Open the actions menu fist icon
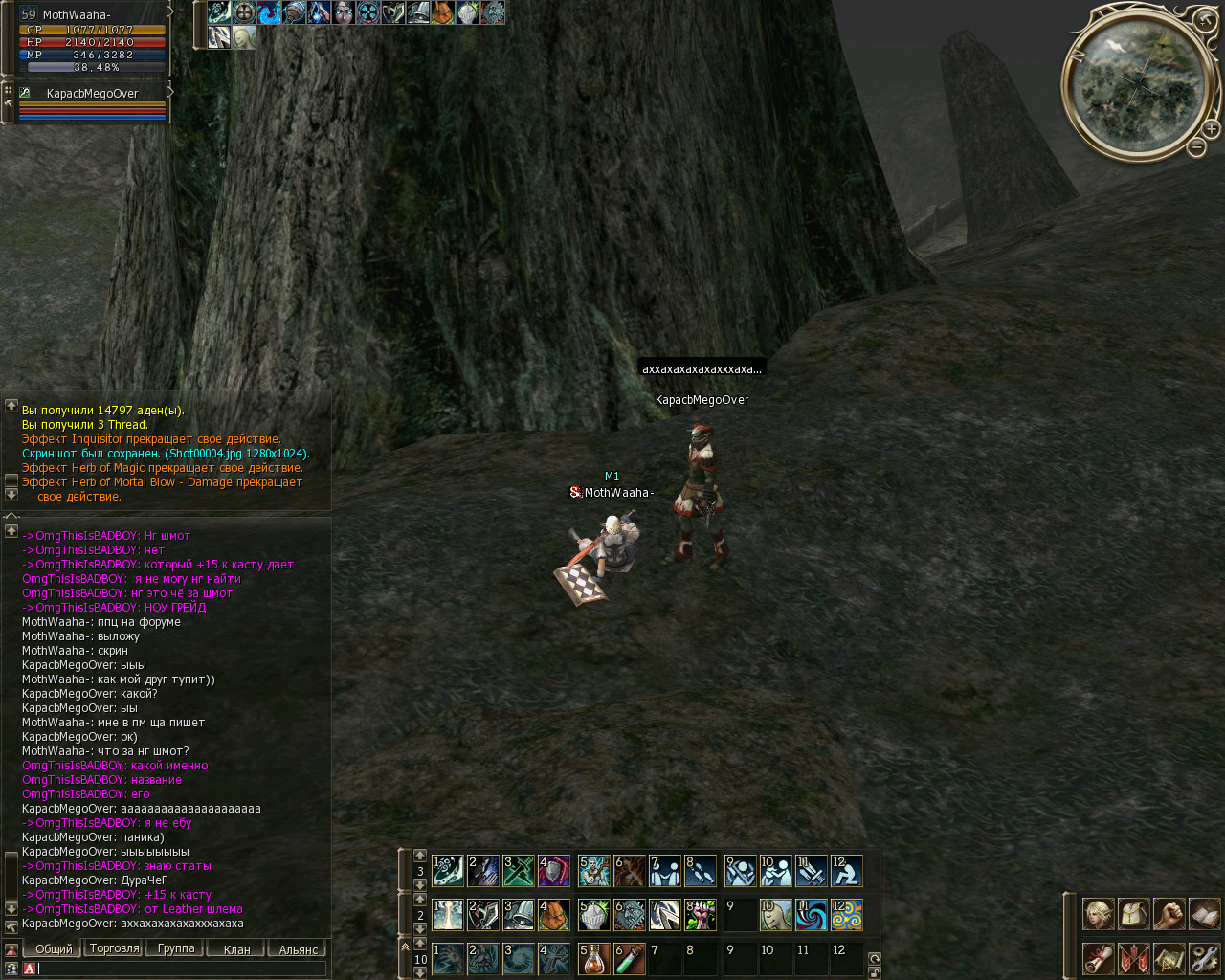This screenshot has width=1225, height=980. 1169,914
